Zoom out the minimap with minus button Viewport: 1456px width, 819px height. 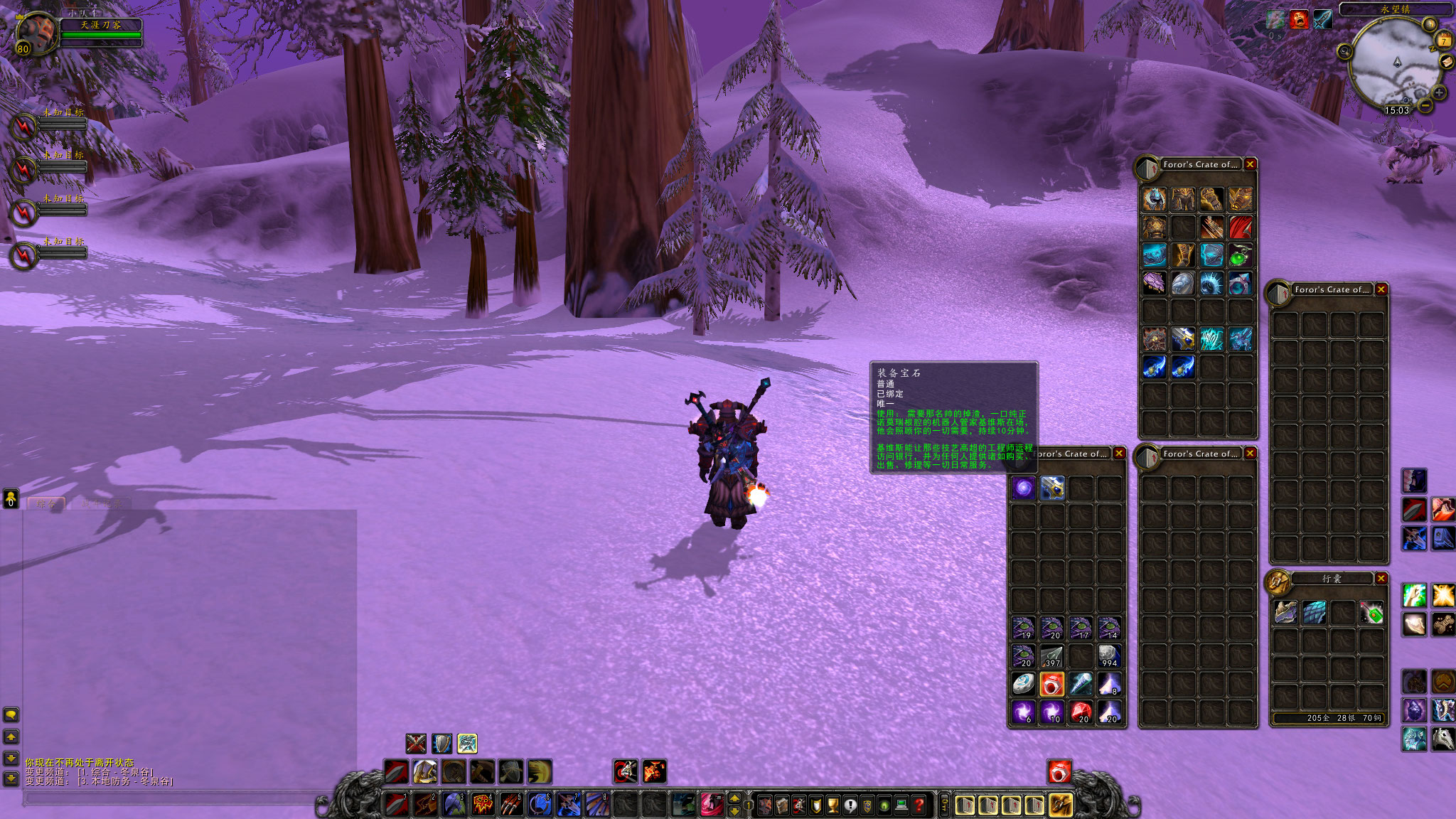click(x=1425, y=105)
